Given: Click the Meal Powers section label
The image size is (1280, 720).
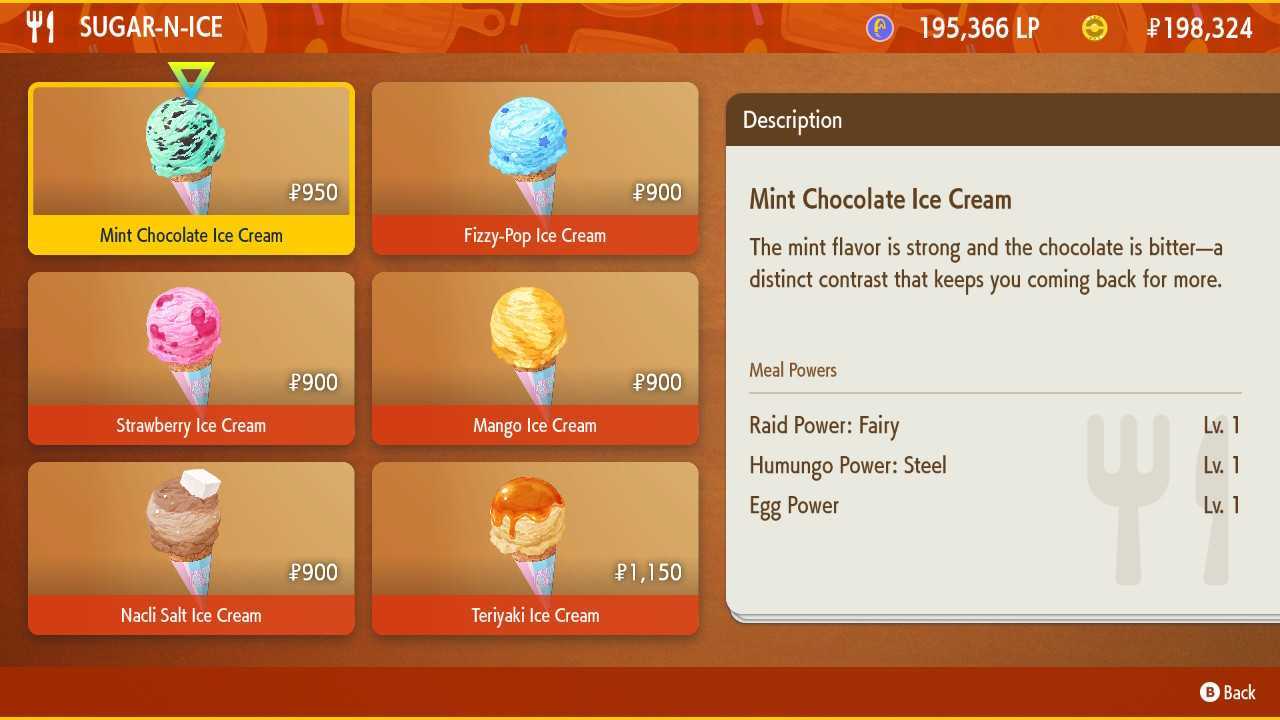Looking at the screenshot, I should (793, 370).
